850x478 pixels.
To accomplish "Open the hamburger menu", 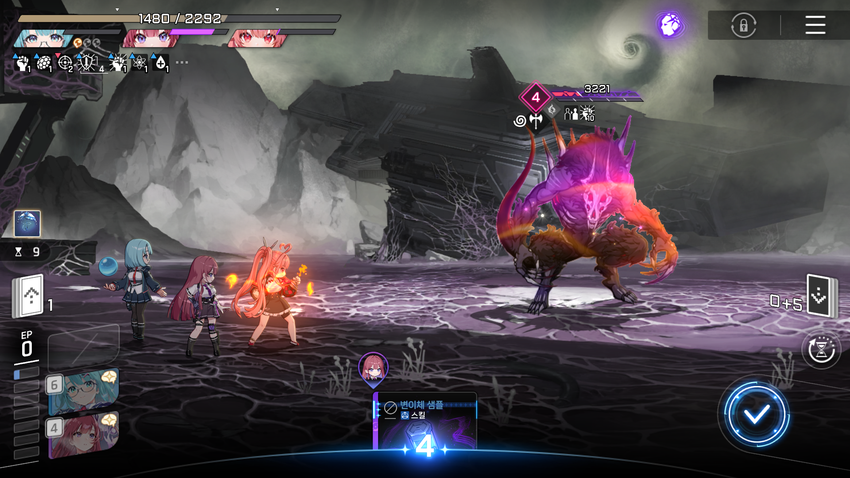I will (x=815, y=25).
